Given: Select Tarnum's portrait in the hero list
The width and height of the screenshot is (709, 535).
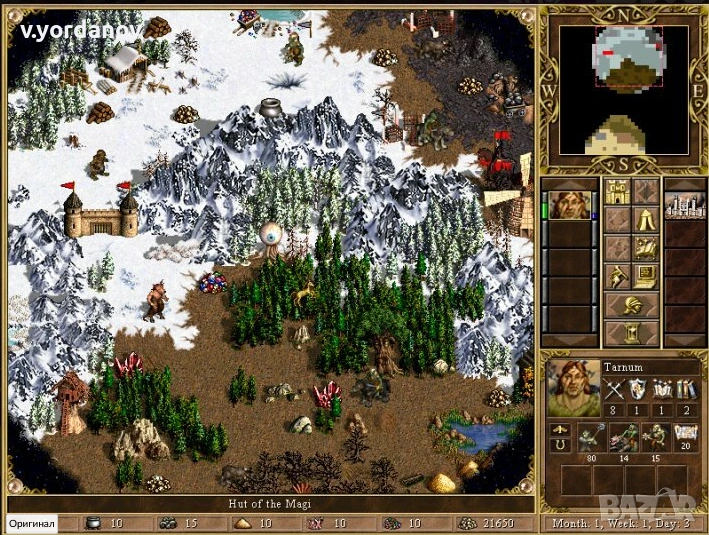Looking at the screenshot, I should pos(567,206).
